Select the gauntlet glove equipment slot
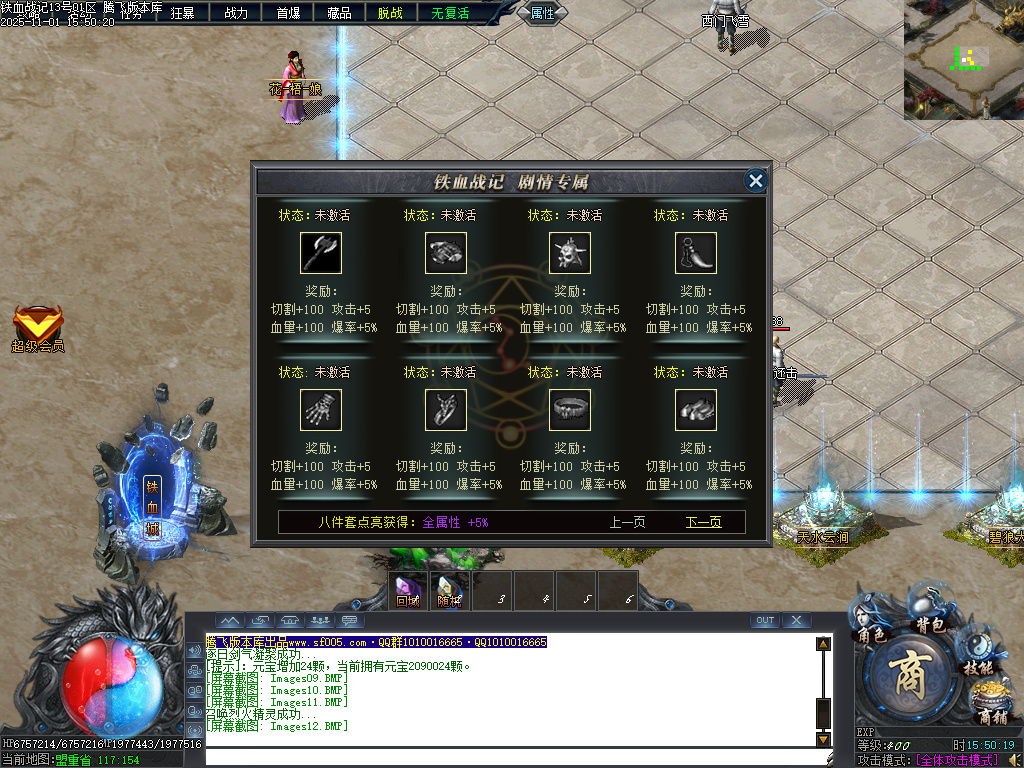This screenshot has height=768, width=1024. point(321,410)
